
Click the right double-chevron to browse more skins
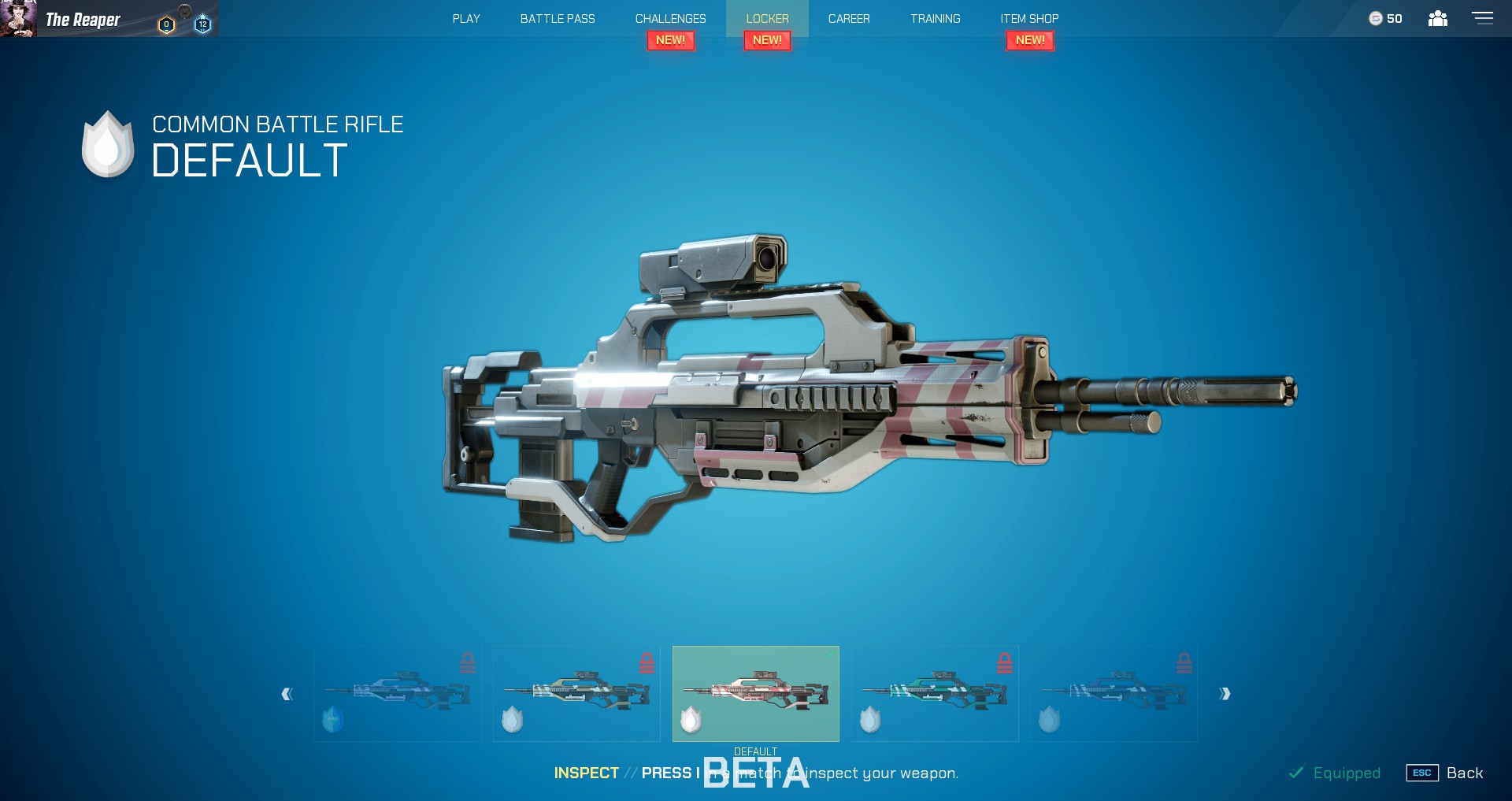pos(1225,694)
